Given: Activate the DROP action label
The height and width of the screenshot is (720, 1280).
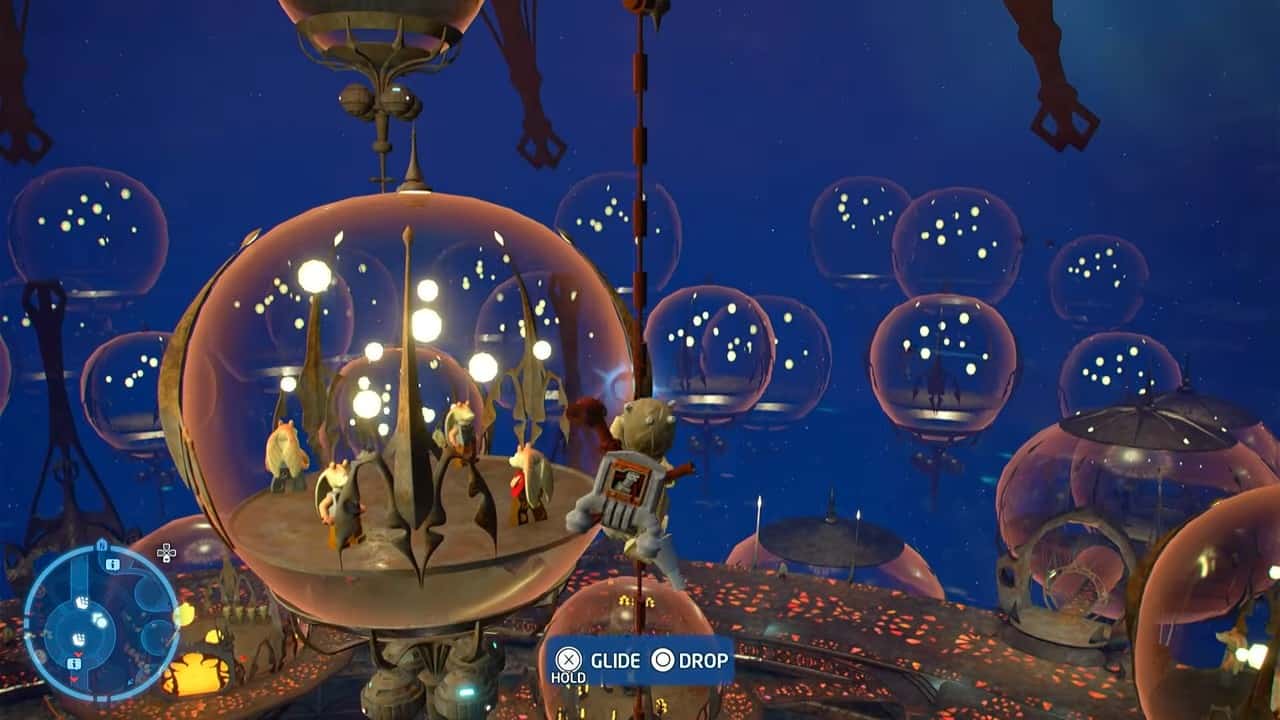Looking at the screenshot, I should click(x=702, y=661).
